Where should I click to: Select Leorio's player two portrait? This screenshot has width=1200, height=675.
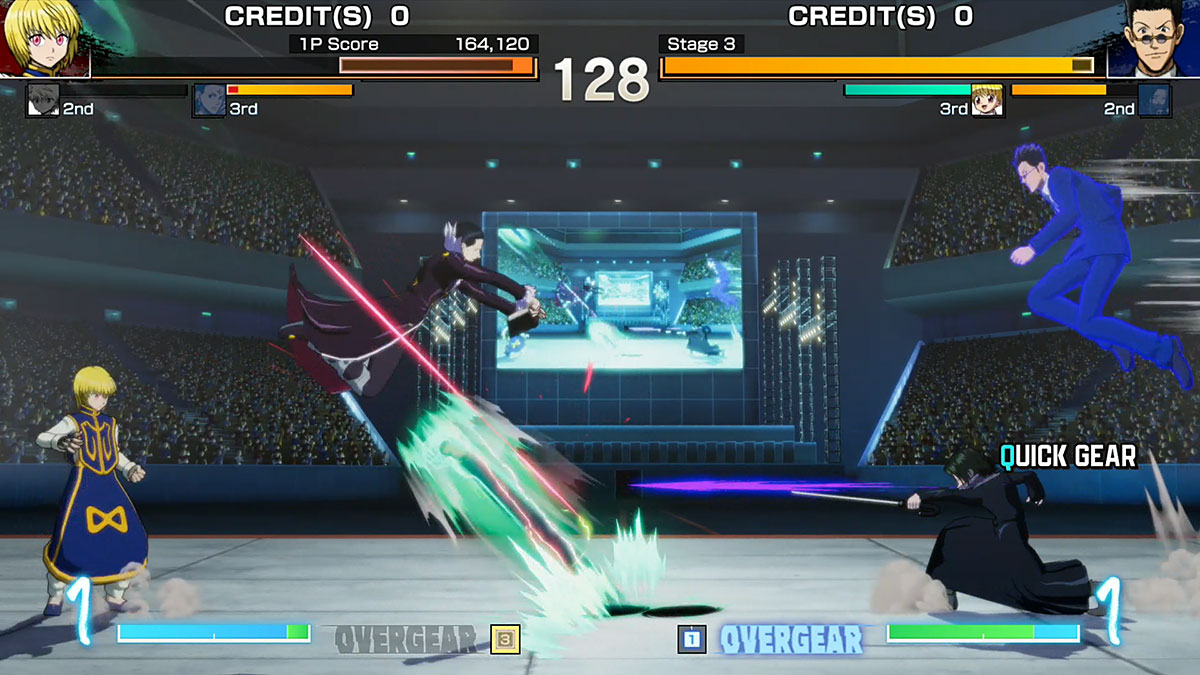coord(1152,38)
